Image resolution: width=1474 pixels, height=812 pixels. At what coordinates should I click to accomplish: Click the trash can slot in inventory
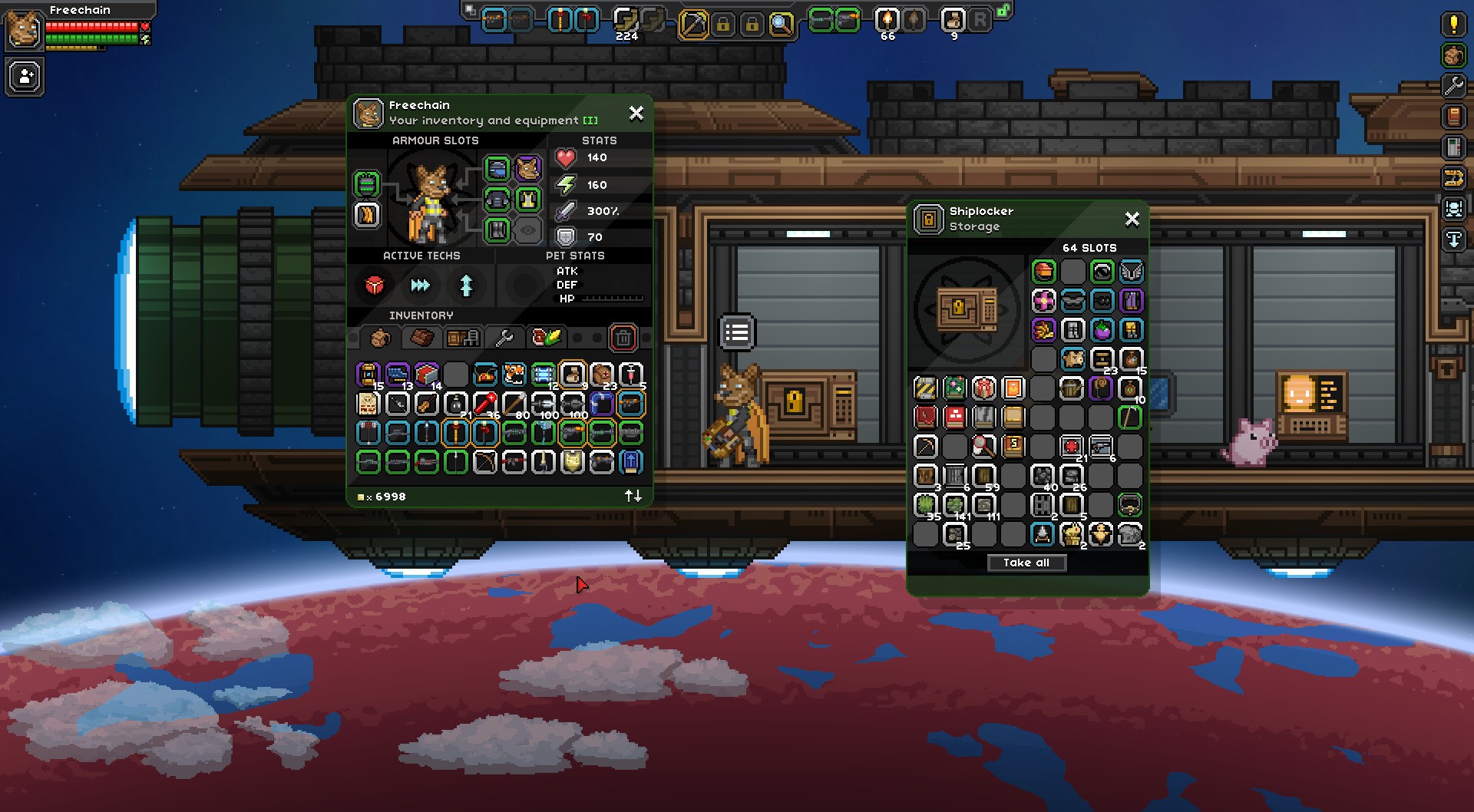click(623, 338)
